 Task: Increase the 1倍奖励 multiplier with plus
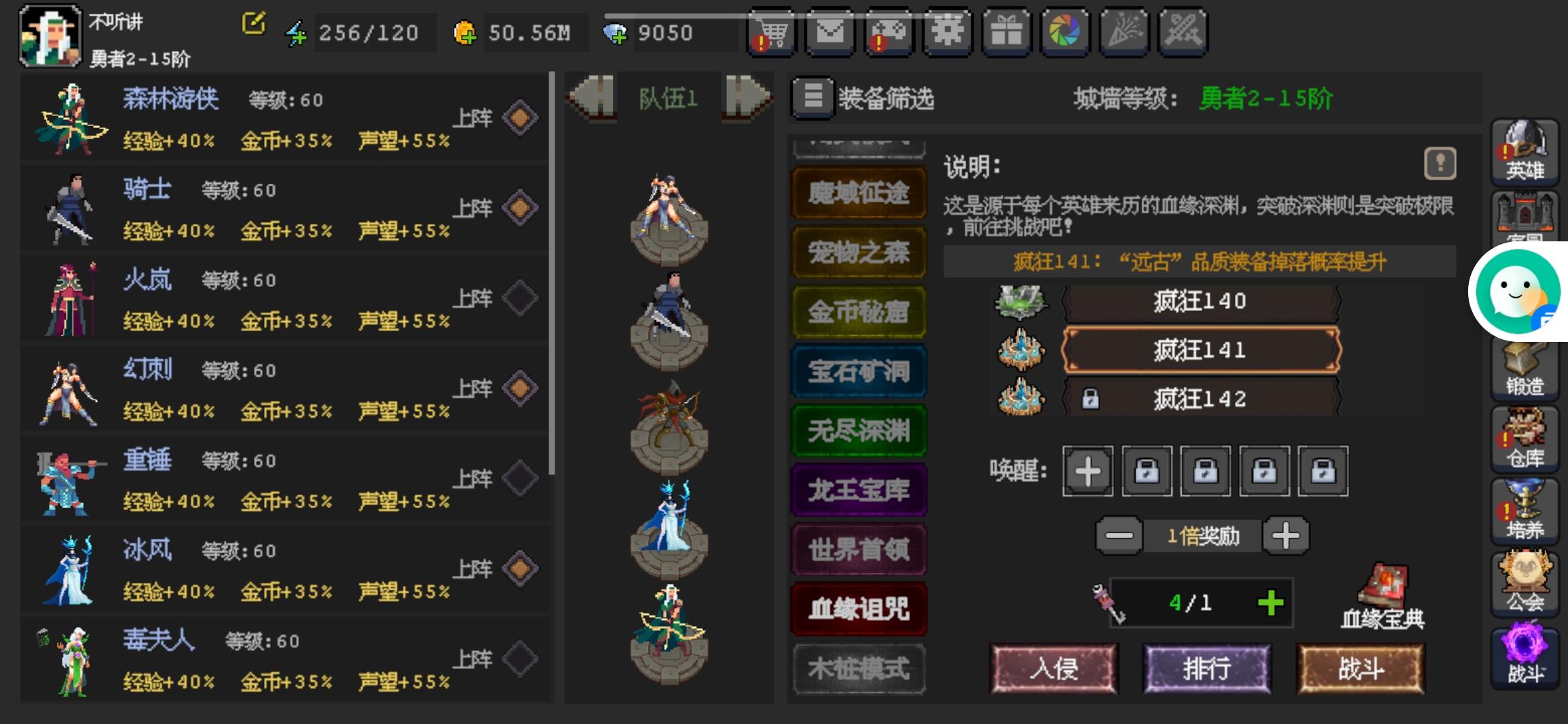pyautogui.click(x=1286, y=535)
